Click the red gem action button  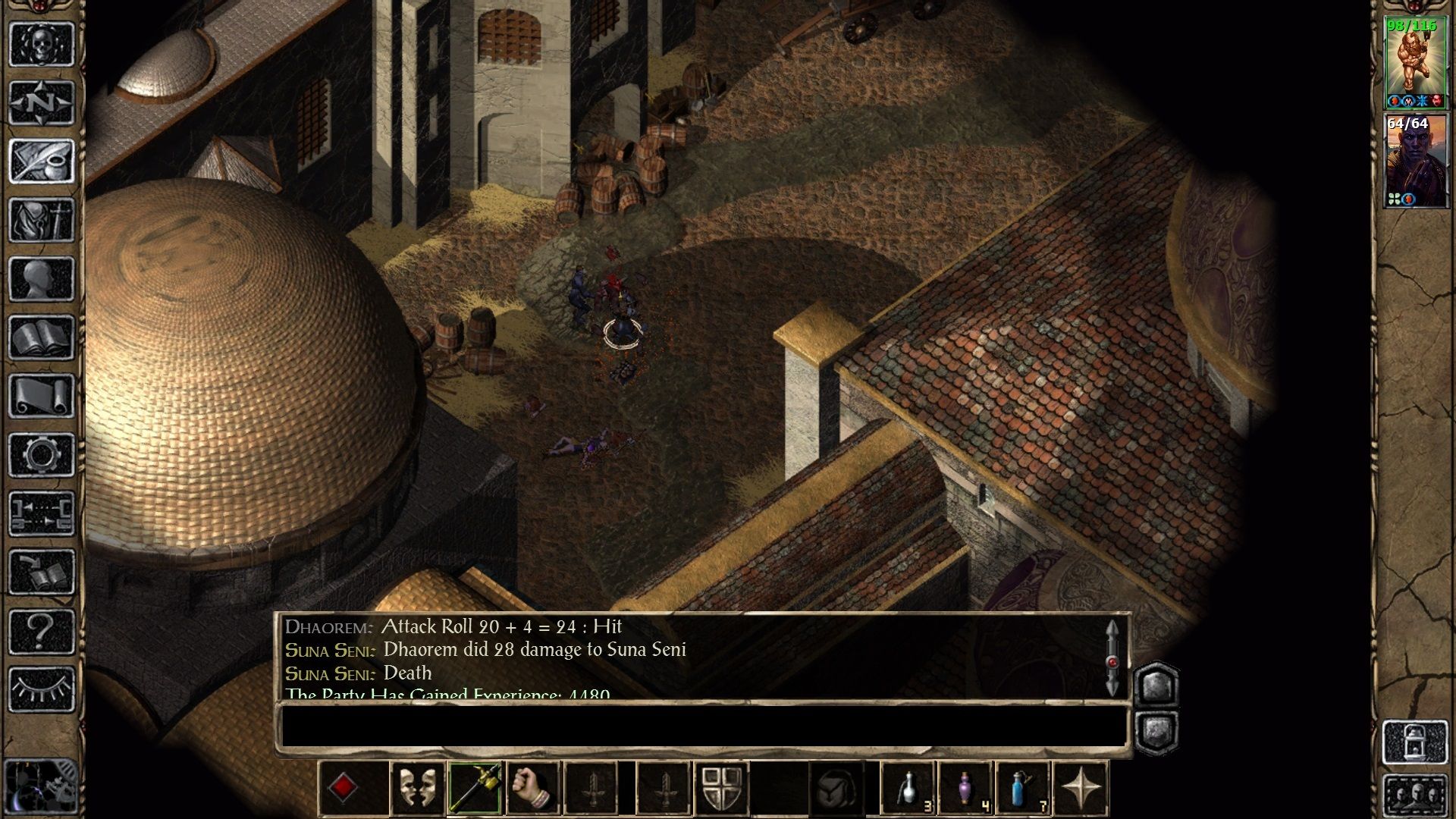point(344,788)
